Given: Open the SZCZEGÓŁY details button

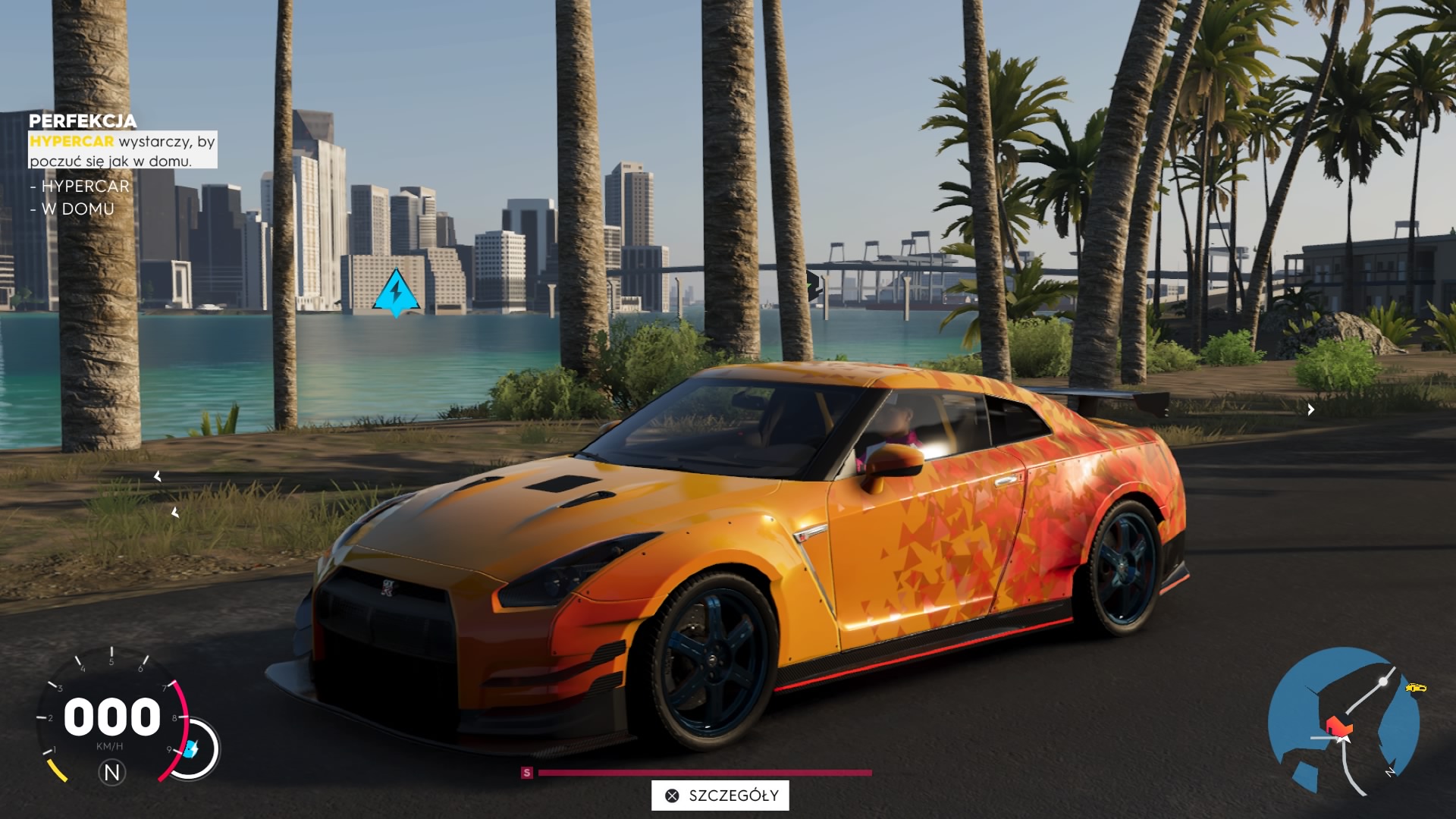Looking at the screenshot, I should click(x=720, y=795).
